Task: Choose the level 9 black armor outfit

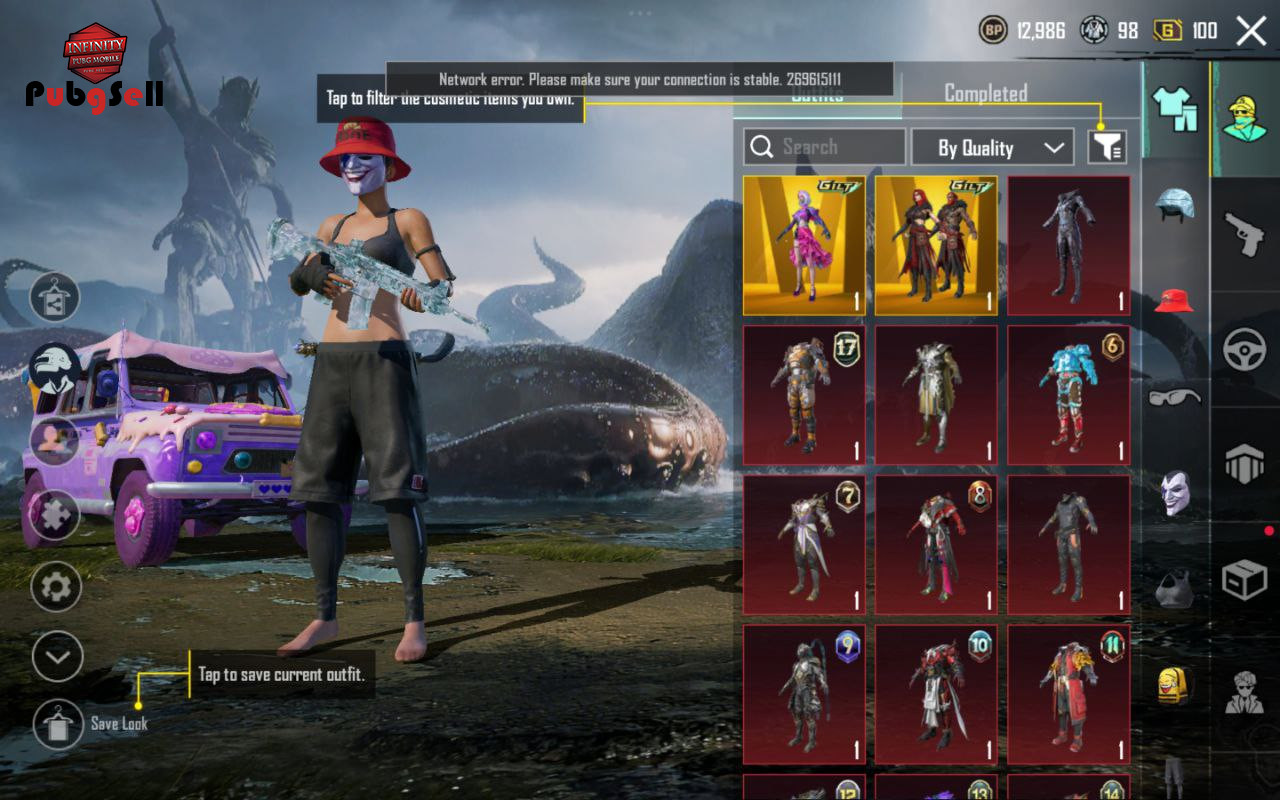Action: click(804, 695)
